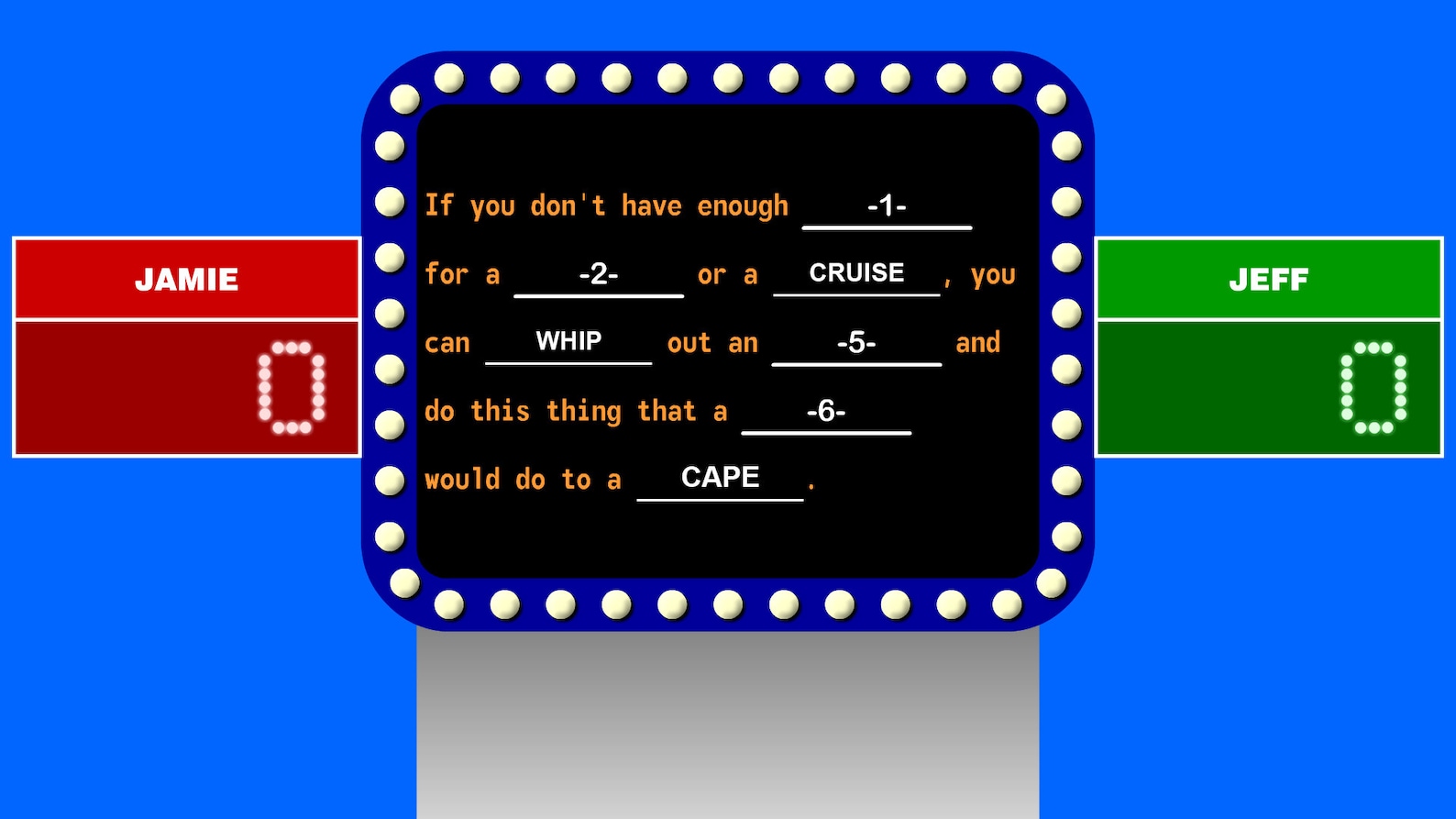Click the center bulb on the top border
This screenshot has height=819, width=1456.
tap(728, 78)
